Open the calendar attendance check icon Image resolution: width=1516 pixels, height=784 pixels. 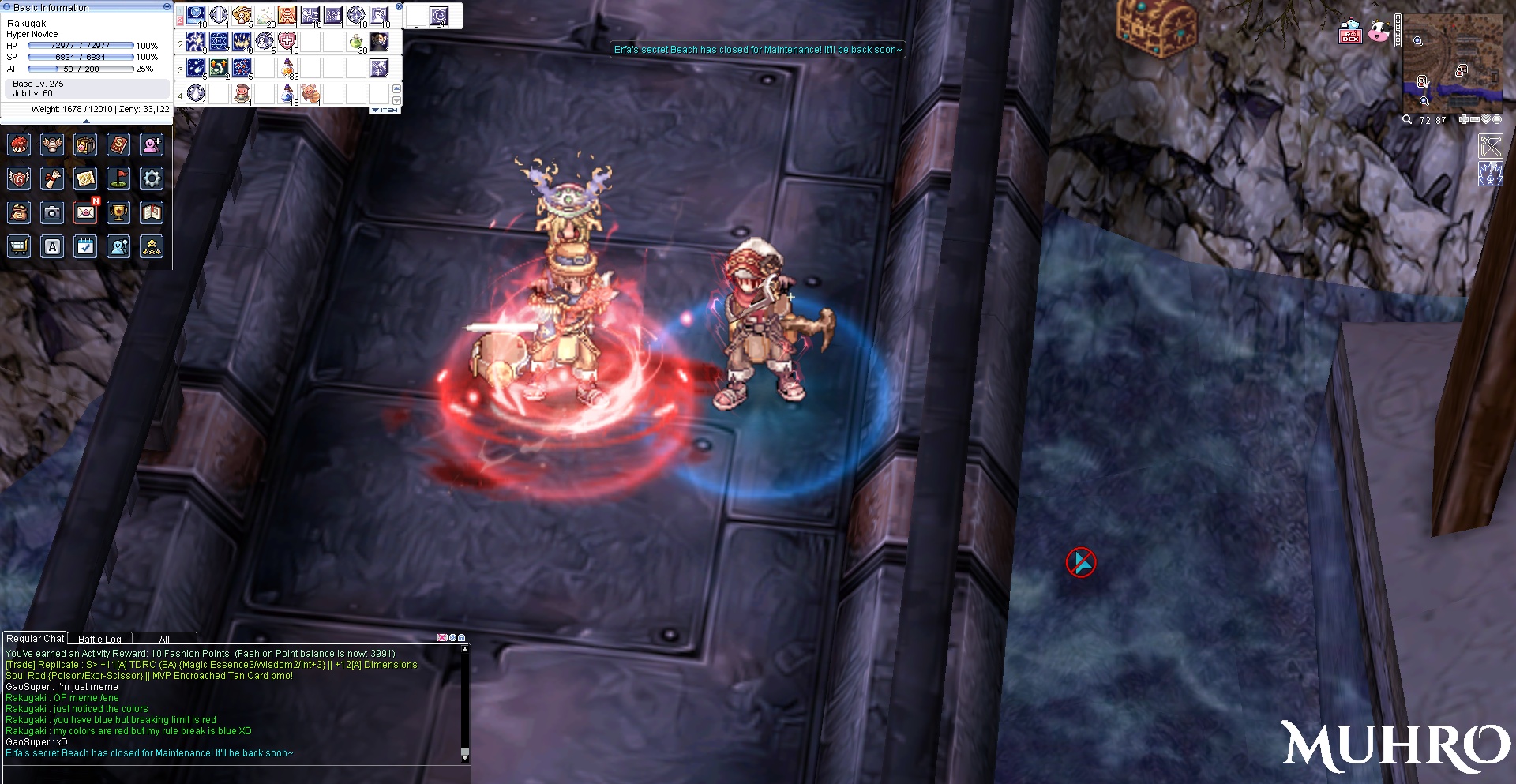85,246
